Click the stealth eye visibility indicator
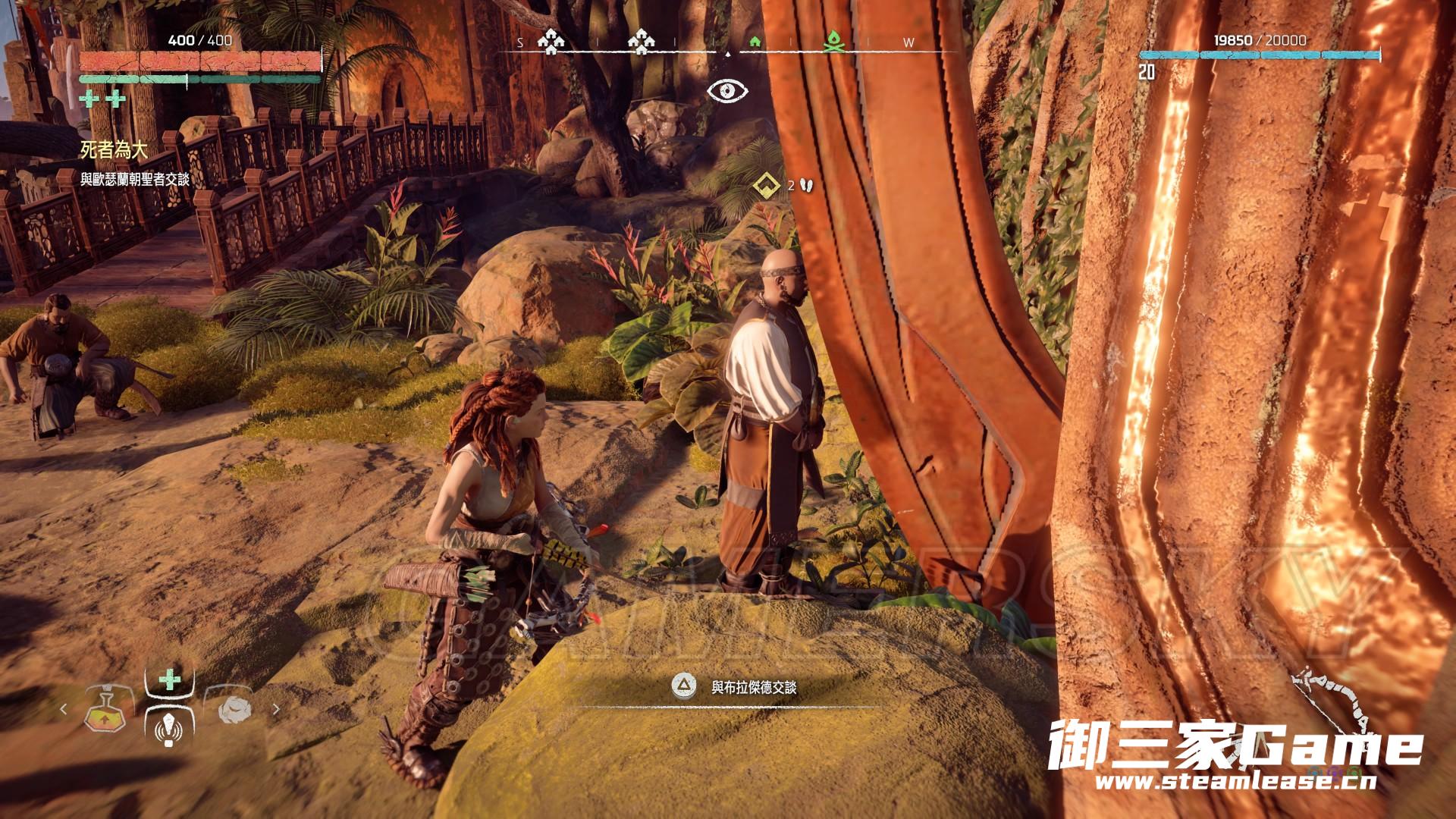 (x=727, y=92)
